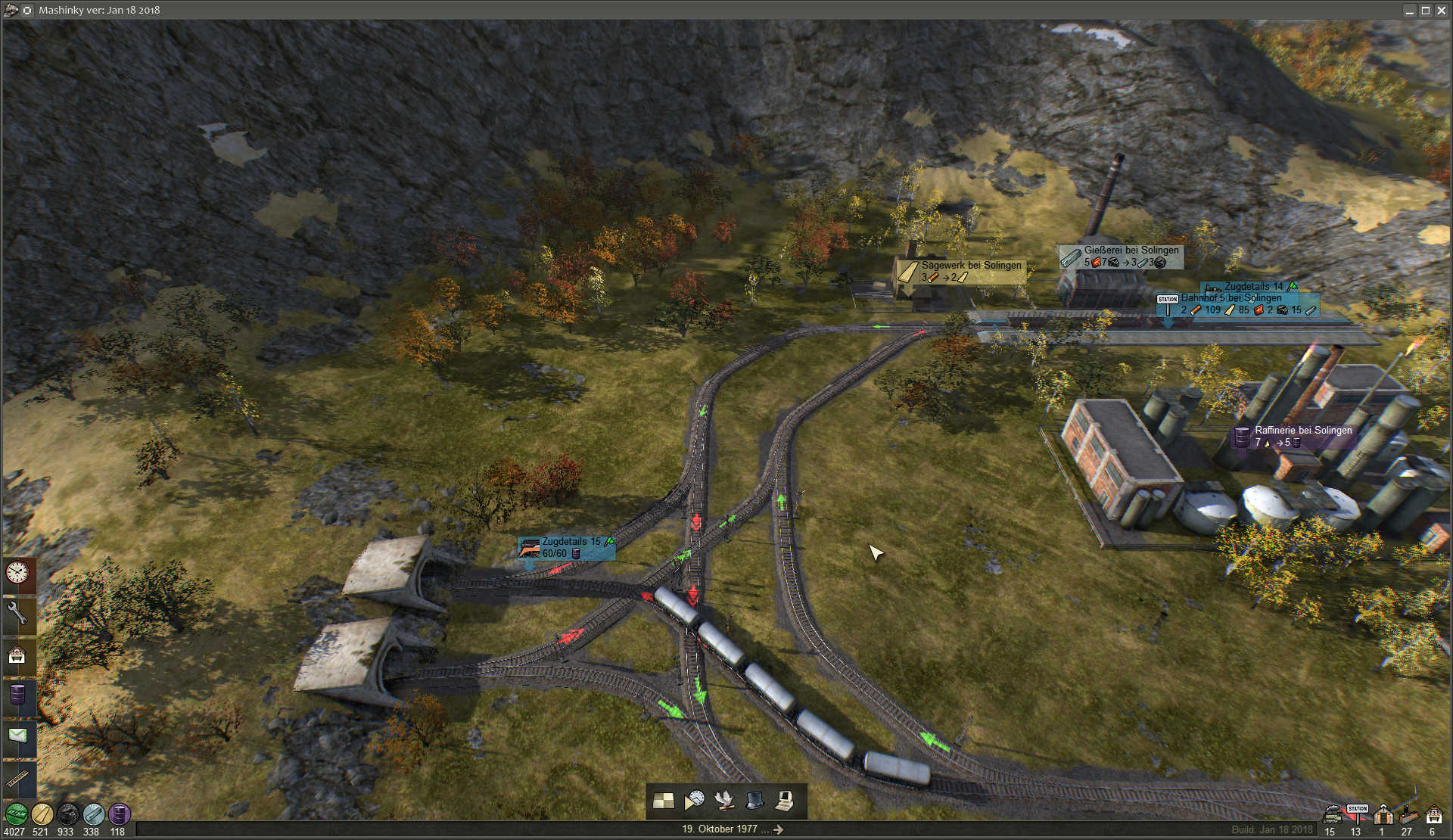Open the computer icon menu
This screenshot has width=1453, height=840.
pyautogui.click(x=785, y=801)
